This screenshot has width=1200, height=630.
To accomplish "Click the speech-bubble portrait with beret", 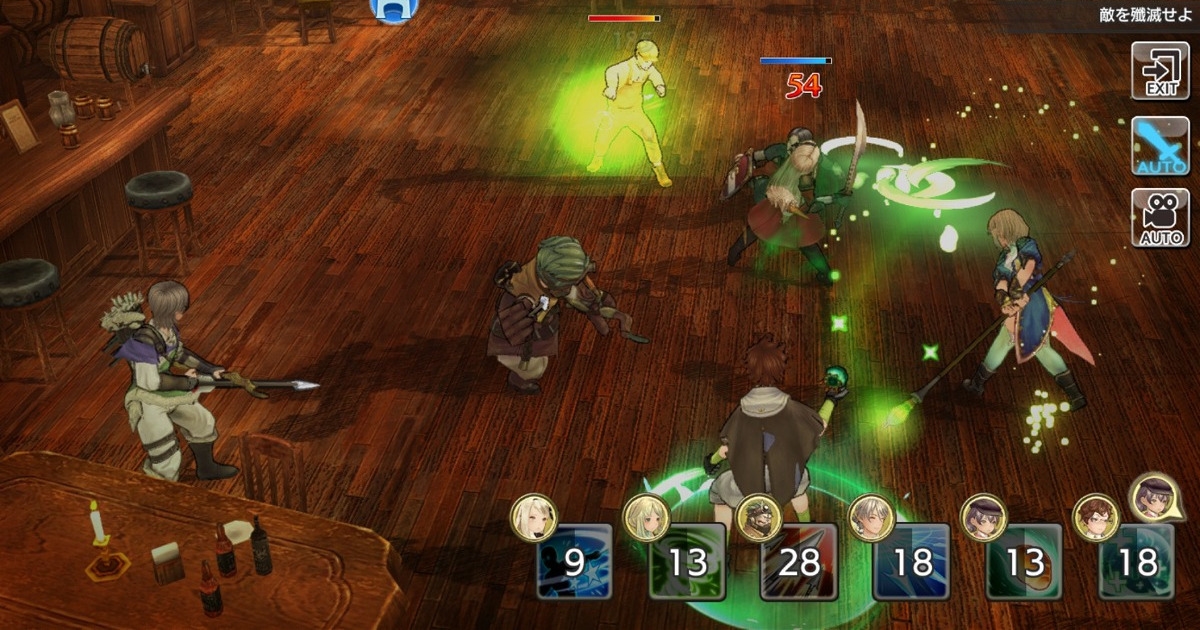I will [1152, 497].
